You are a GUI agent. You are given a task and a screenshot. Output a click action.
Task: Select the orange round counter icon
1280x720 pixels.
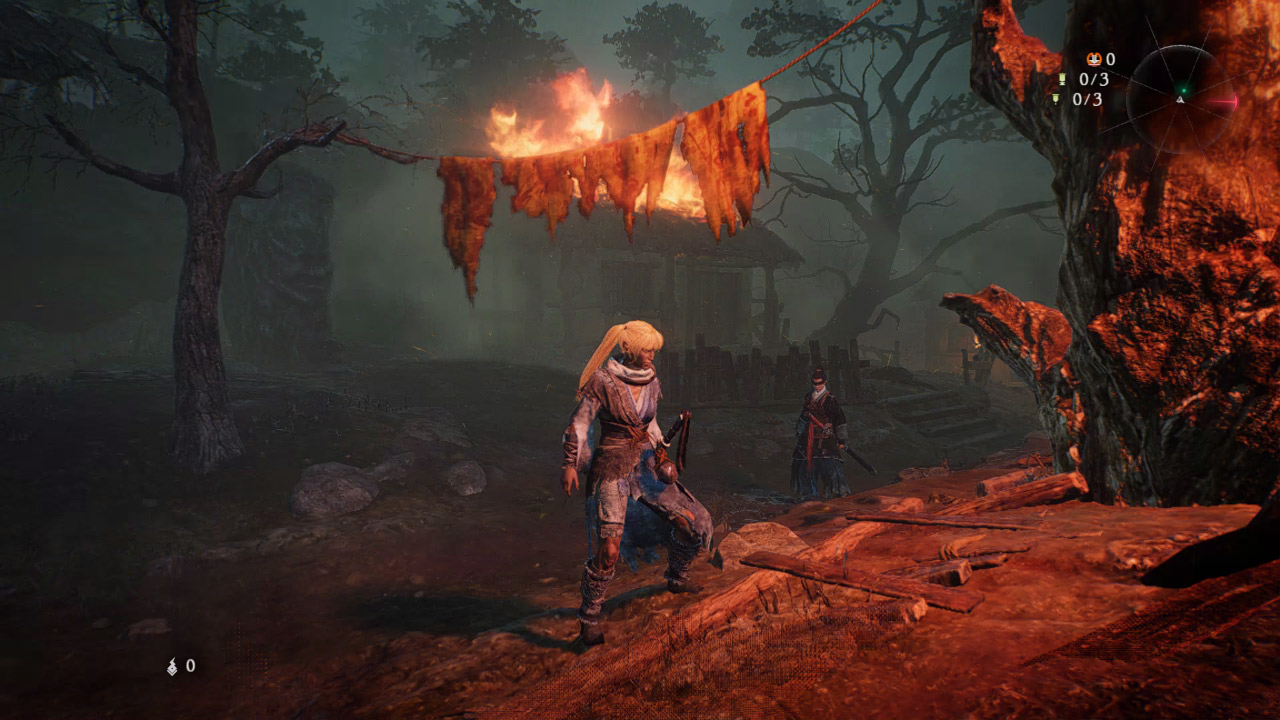1095,60
